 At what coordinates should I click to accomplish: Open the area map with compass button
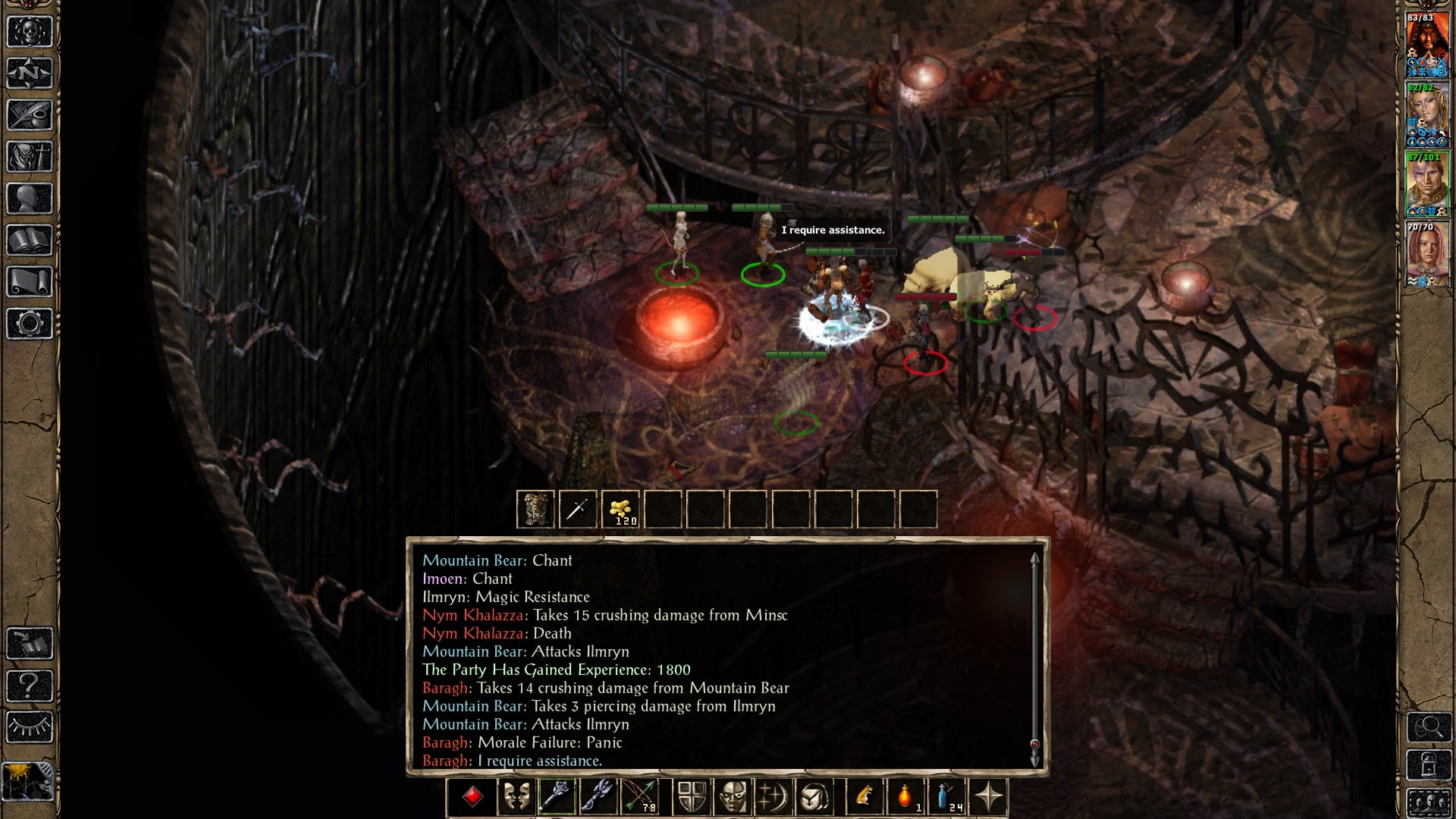click(30, 74)
